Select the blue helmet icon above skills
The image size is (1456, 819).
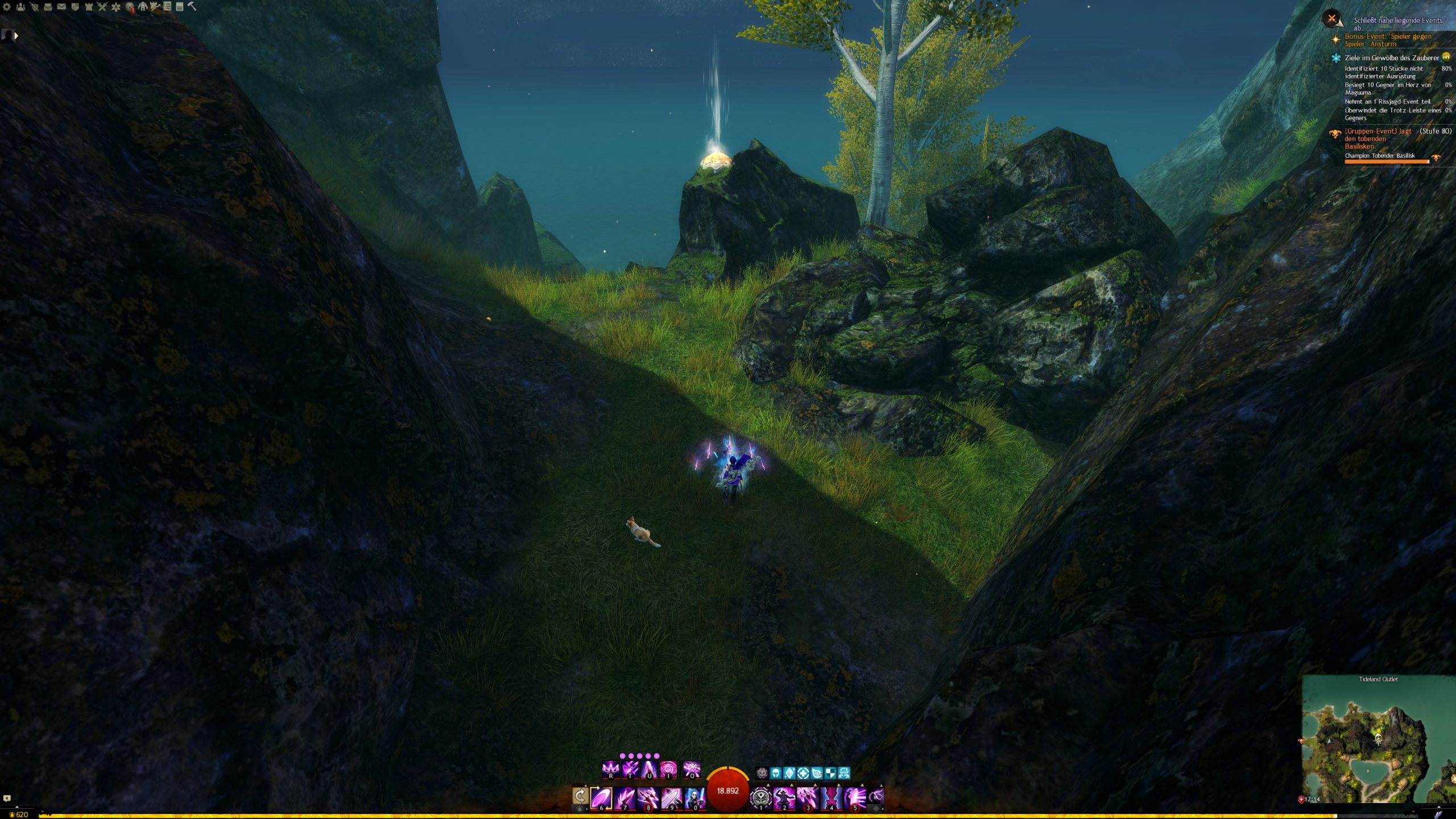[776, 773]
